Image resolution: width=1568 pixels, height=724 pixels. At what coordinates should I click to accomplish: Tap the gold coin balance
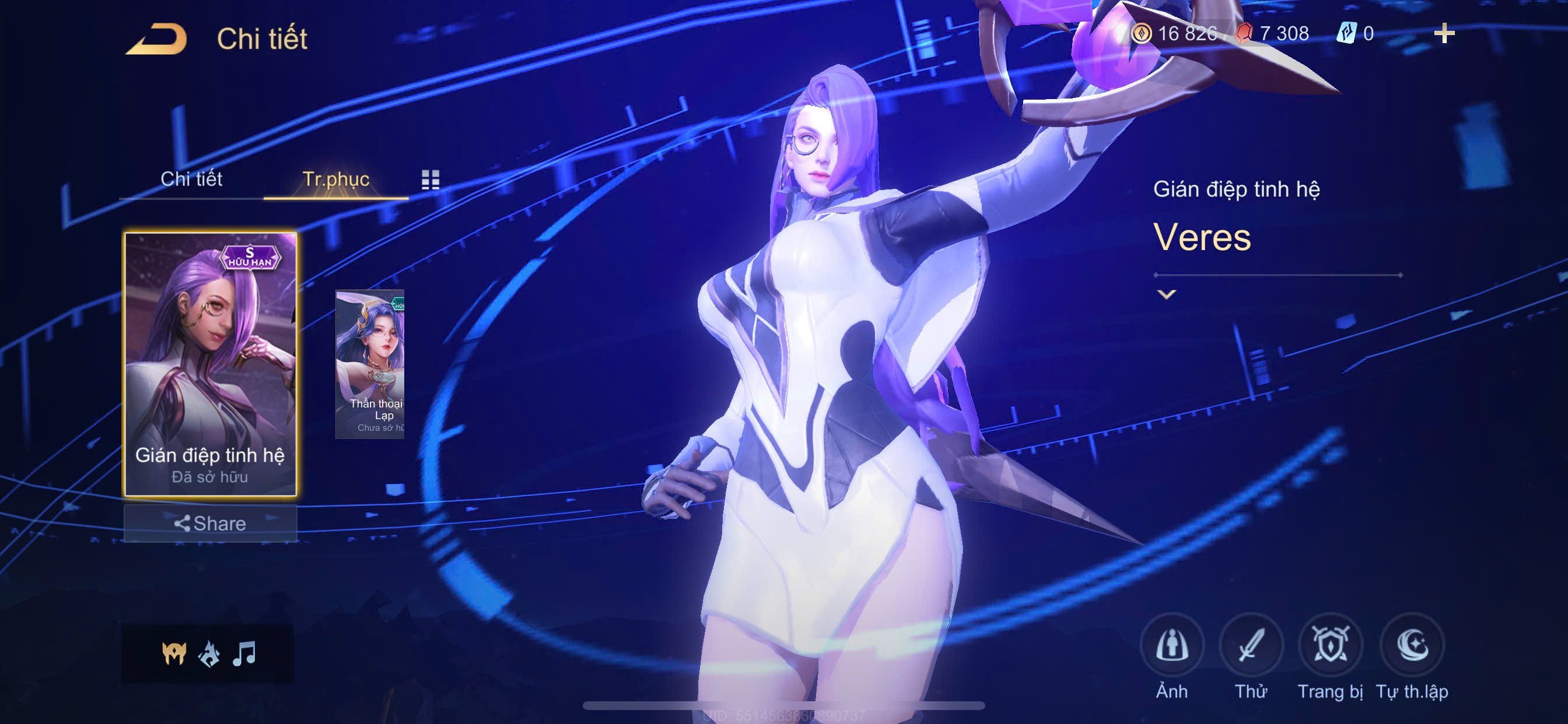pyautogui.click(x=1175, y=33)
